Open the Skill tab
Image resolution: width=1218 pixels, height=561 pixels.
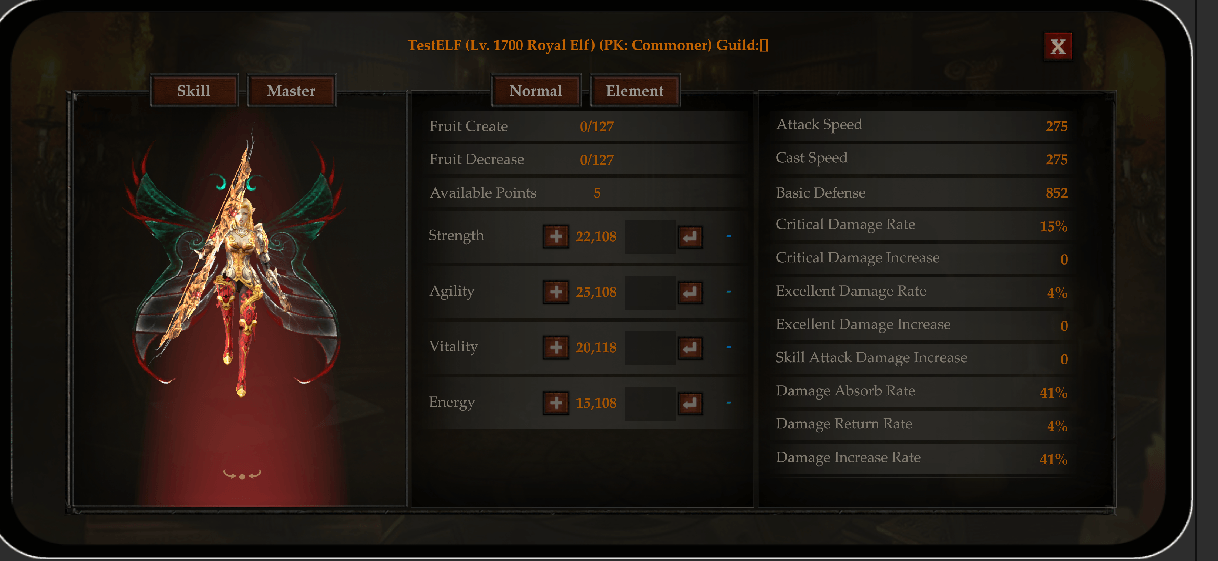tap(194, 91)
